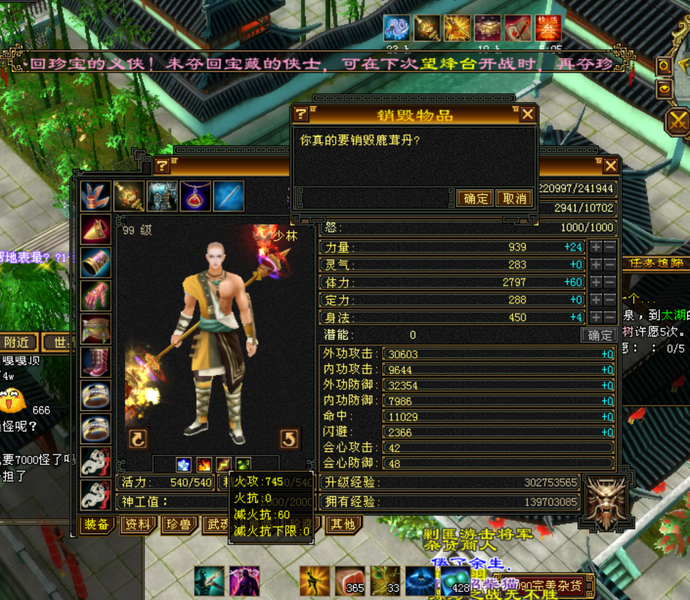The image size is (690, 600).
Task: Select the necklace equipment slot
Action: tap(196, 196)
